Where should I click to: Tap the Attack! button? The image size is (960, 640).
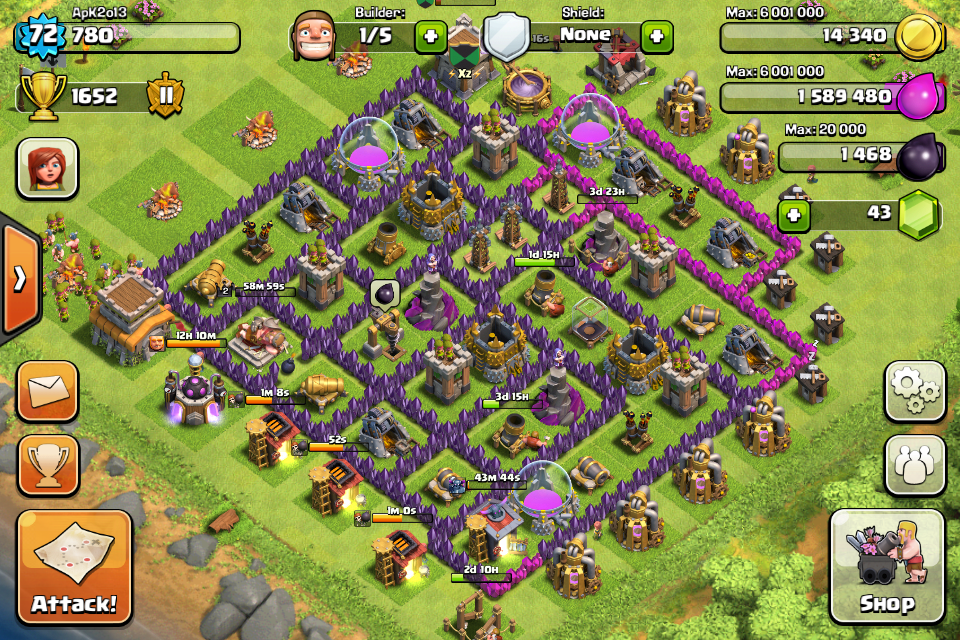click(x=74, y=567)
